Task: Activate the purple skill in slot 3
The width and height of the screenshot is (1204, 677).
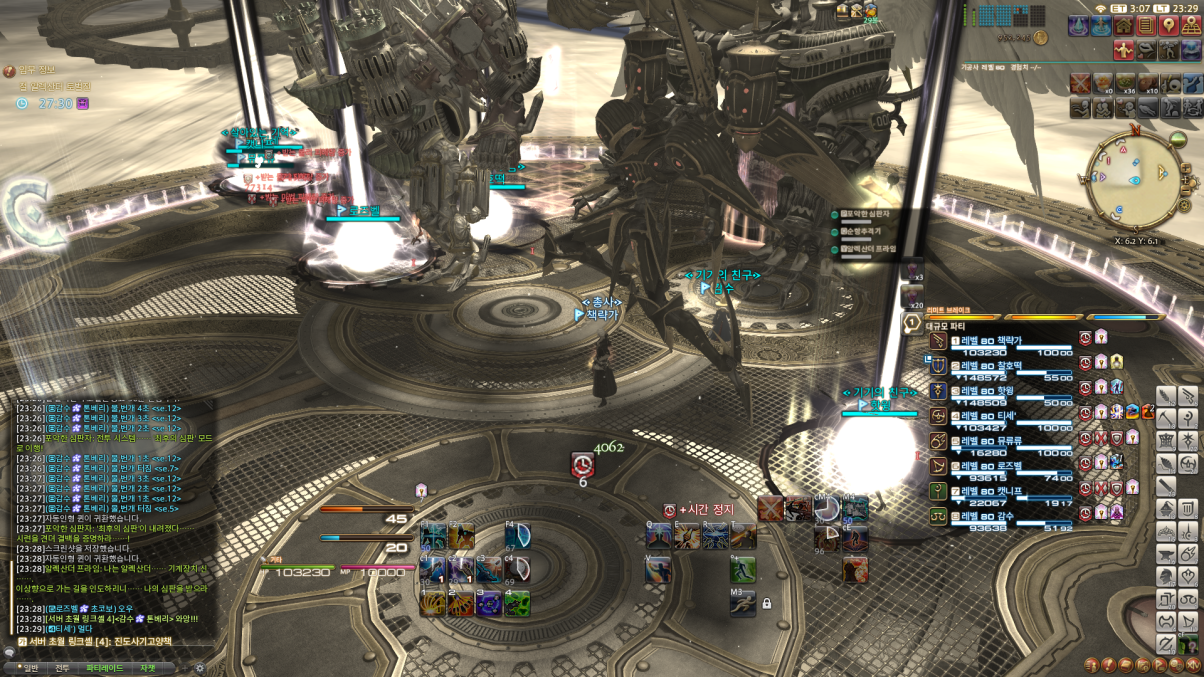Action: 488,603
